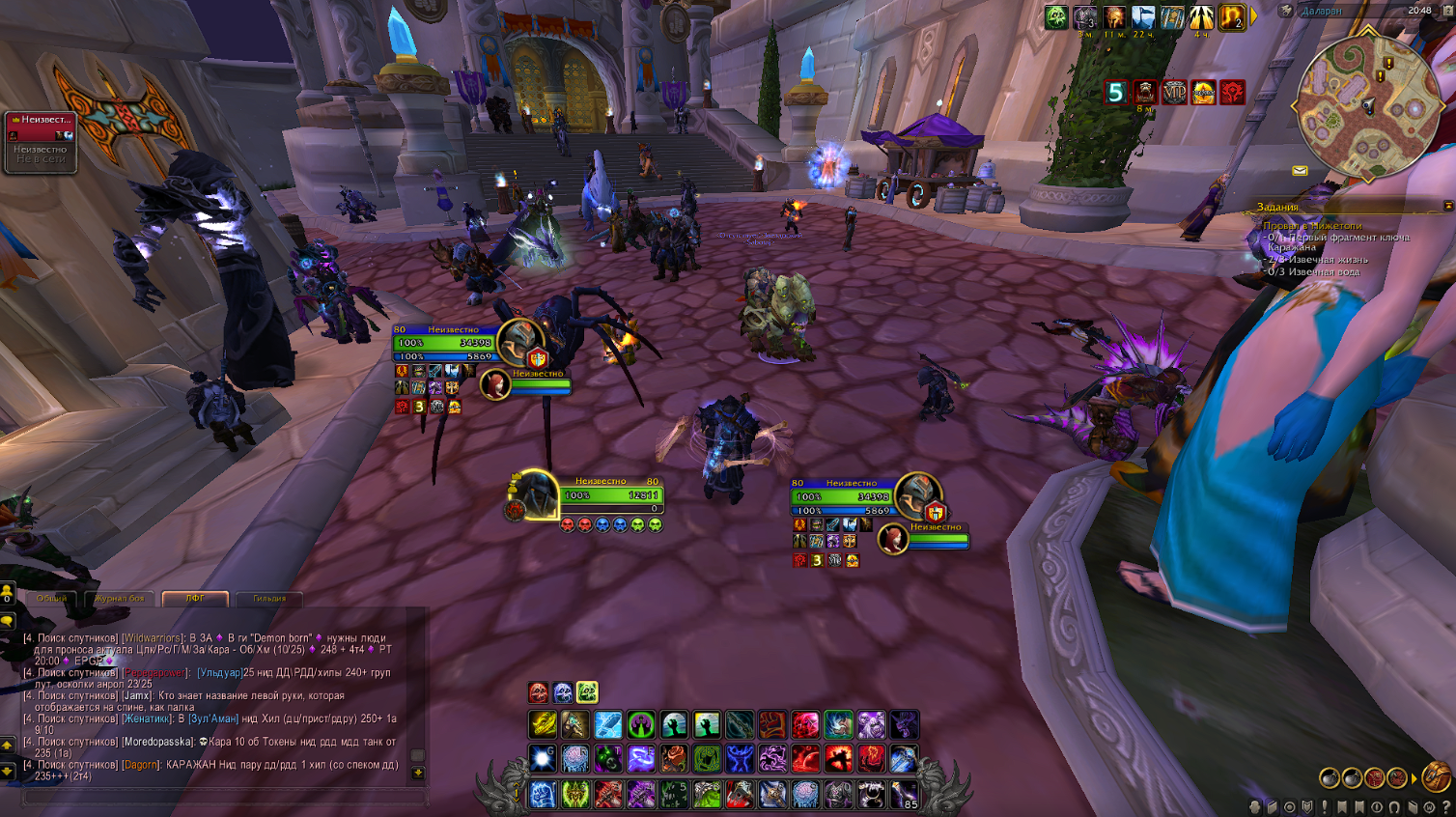The width and height of the screenshot is (1456, 817).
Task: Click the Dagorn player name in chat
Action: pyautogui.click(x=140, y=765)
